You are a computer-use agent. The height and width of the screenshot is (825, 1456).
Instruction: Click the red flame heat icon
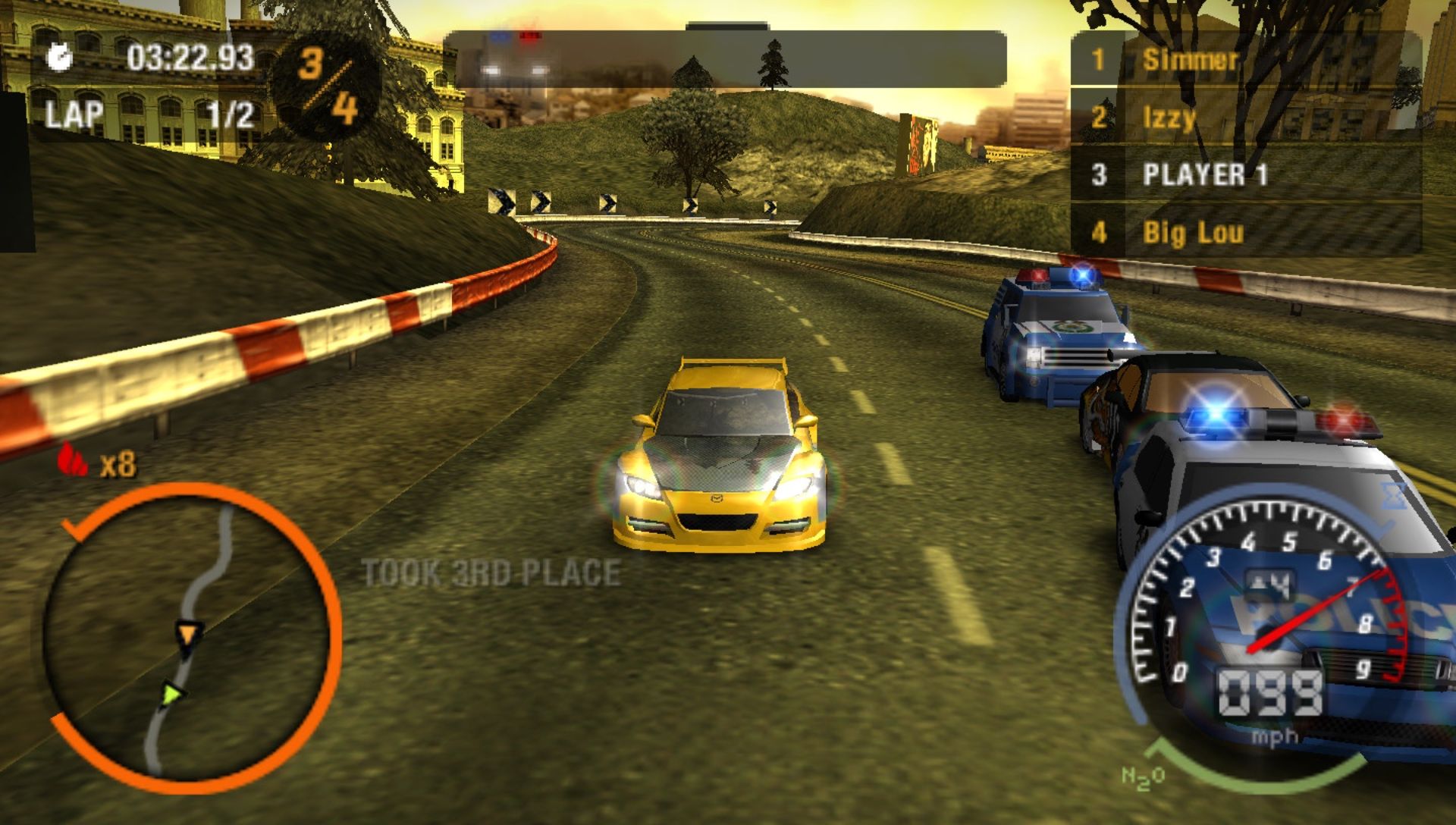pyautogui.click(x=73, y=460)
